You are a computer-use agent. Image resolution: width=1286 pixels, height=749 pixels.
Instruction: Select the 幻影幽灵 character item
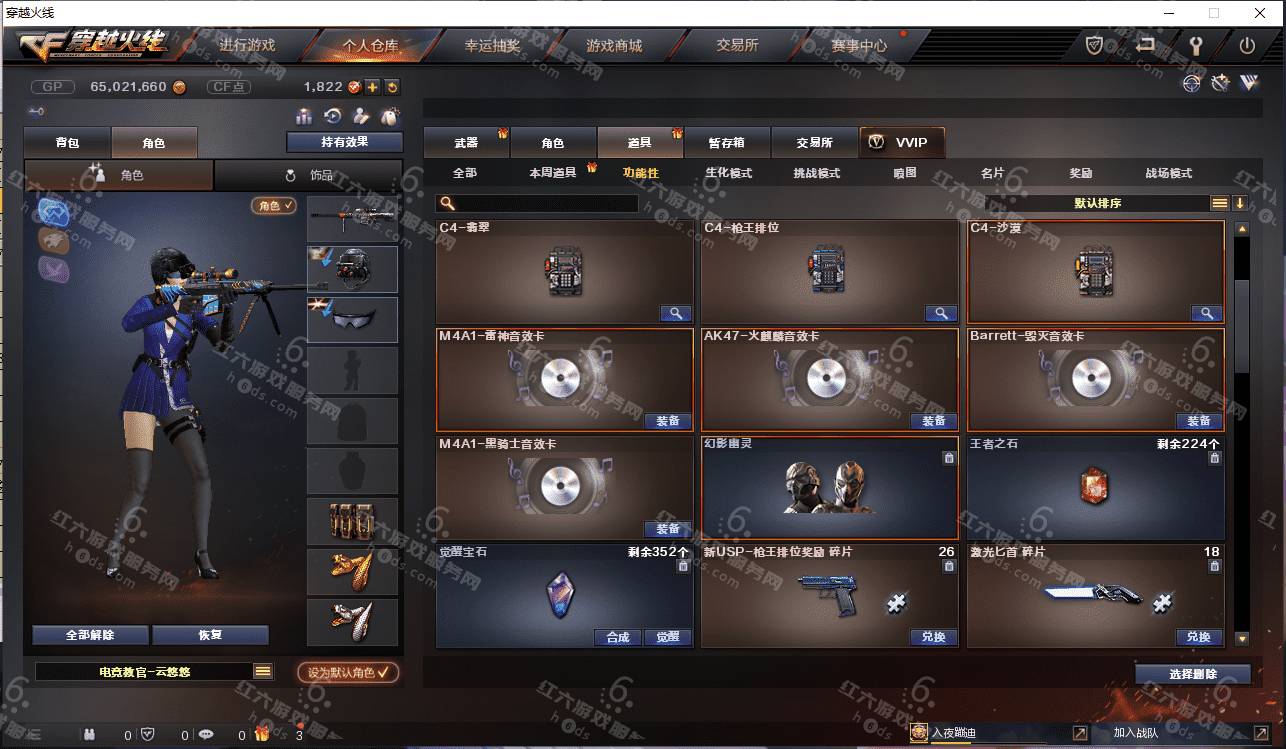click(x=829, y=487)
